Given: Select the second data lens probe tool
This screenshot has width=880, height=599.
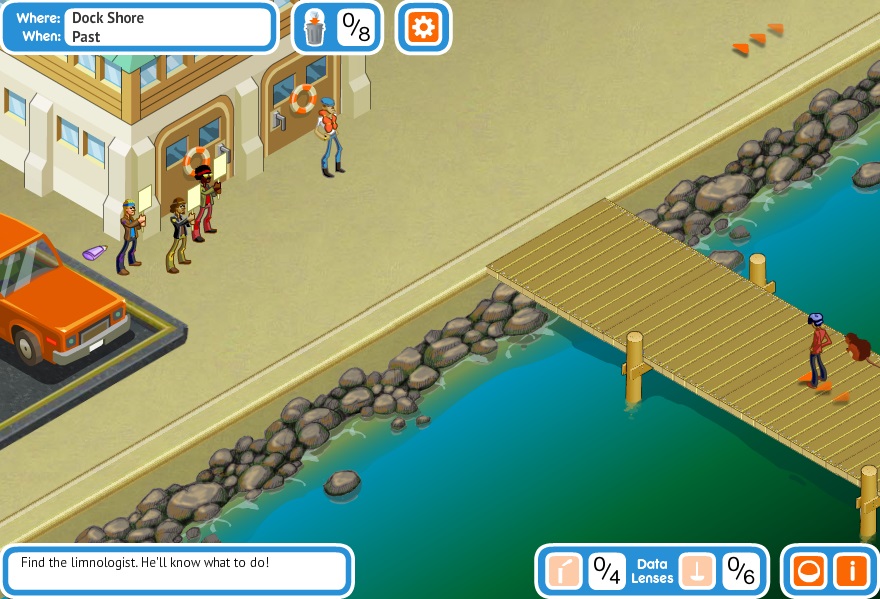Looking at the screenshot, I should click(x=697, y=571).
